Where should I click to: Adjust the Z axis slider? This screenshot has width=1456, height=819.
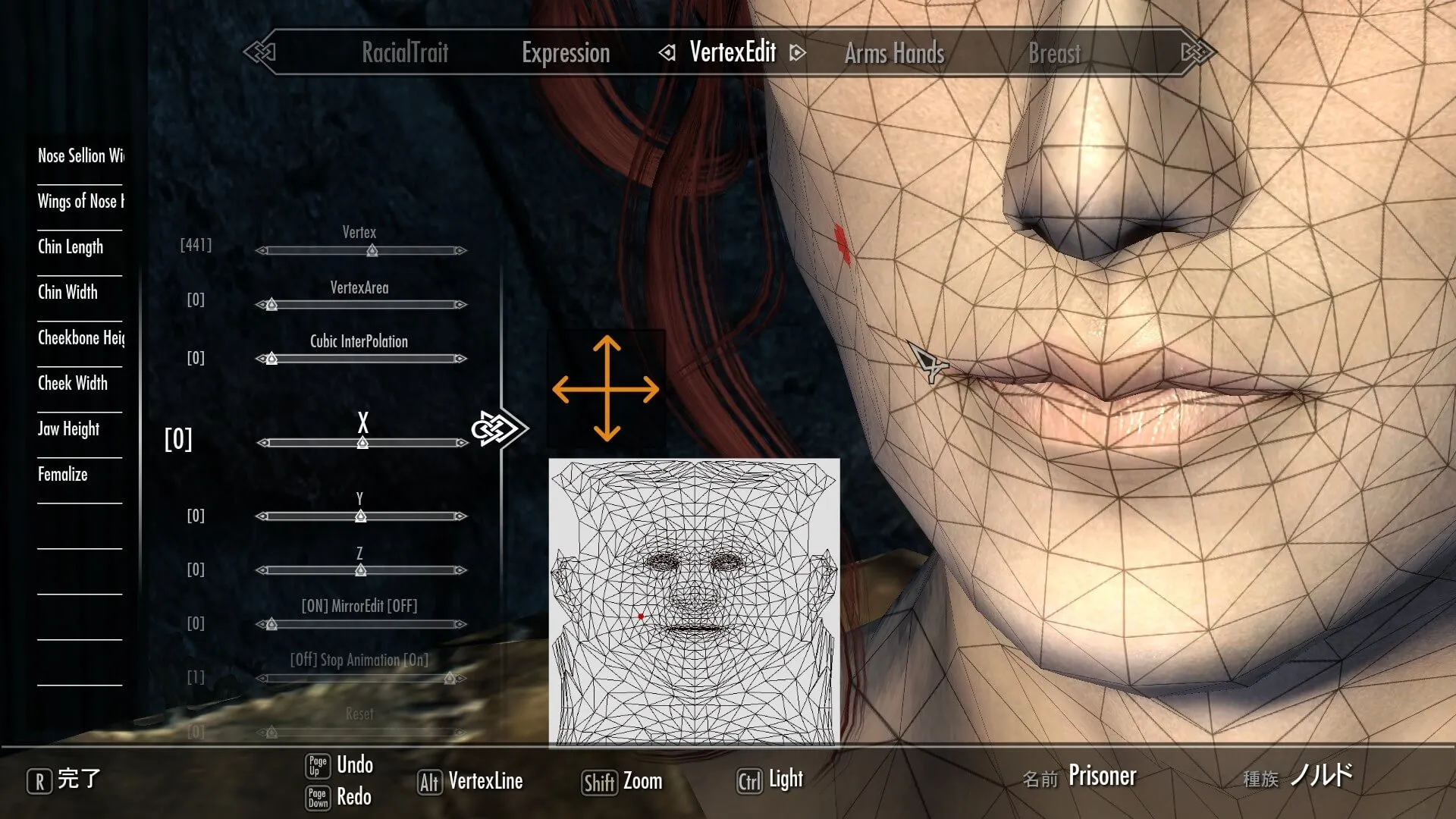tap(361, 570)
